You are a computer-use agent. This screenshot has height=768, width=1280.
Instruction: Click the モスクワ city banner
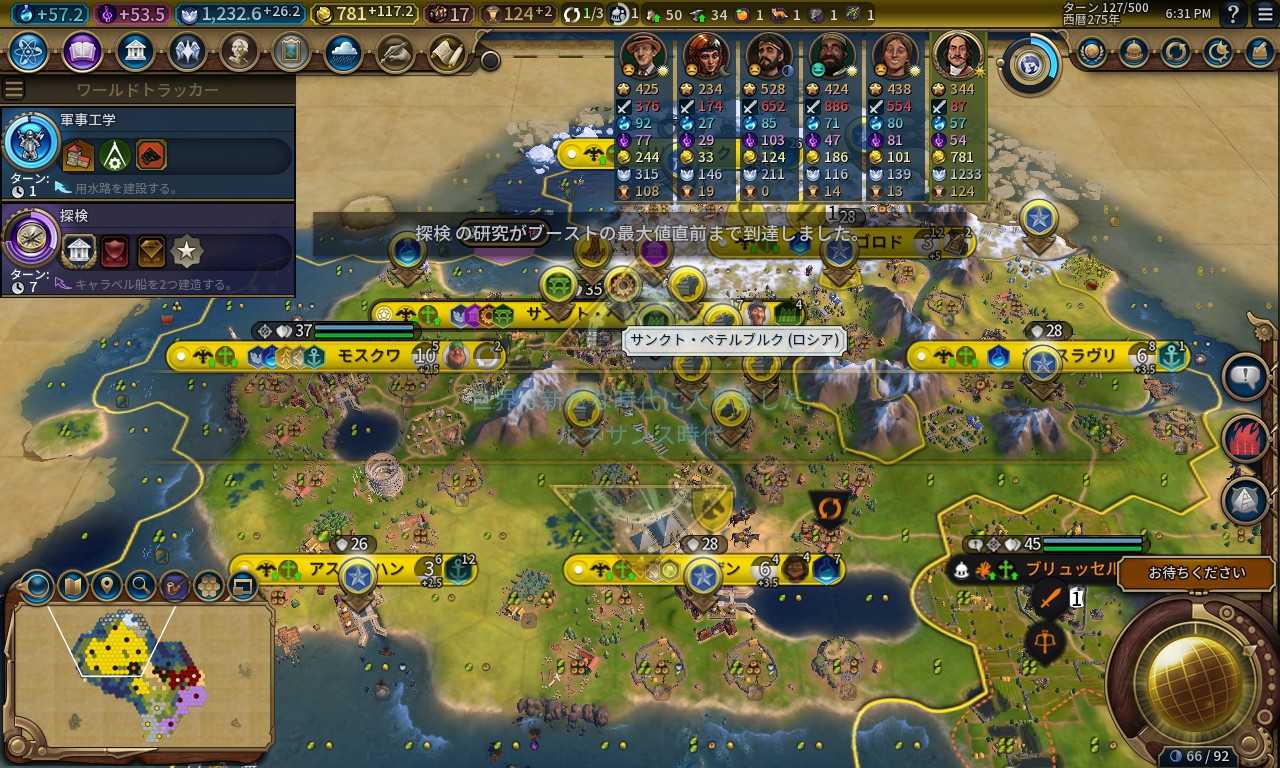369,356
